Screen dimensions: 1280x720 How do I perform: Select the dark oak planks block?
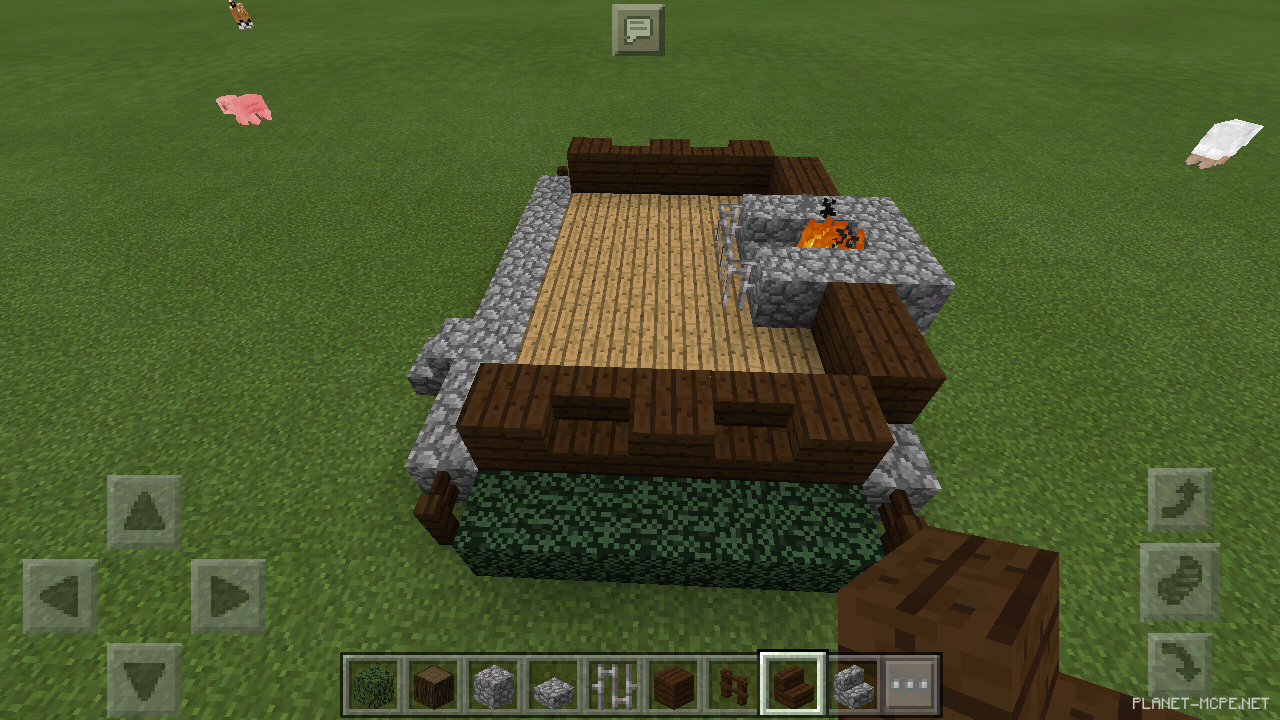click(673, 683)
